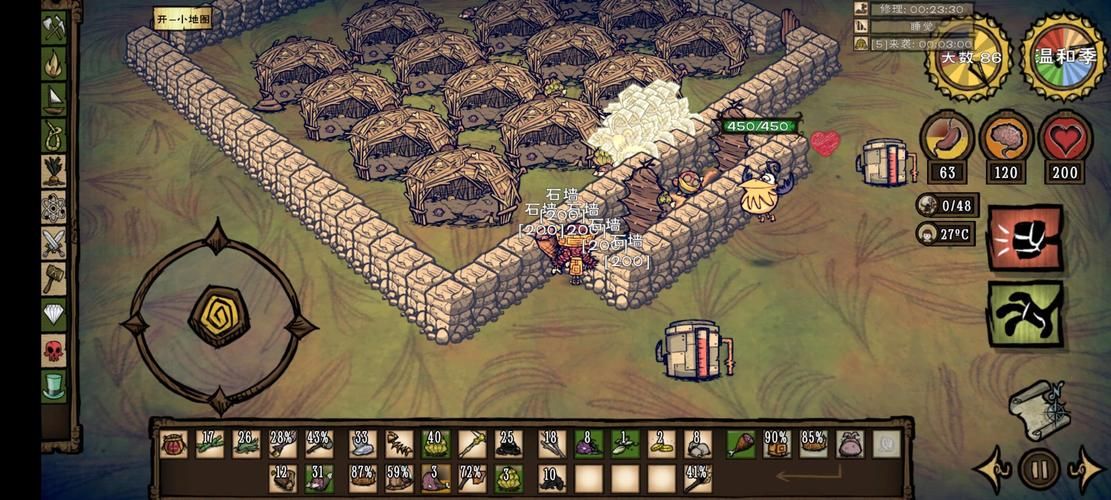
Task: Select the red skull Magic tab
Action: click(x=54, y=350)
